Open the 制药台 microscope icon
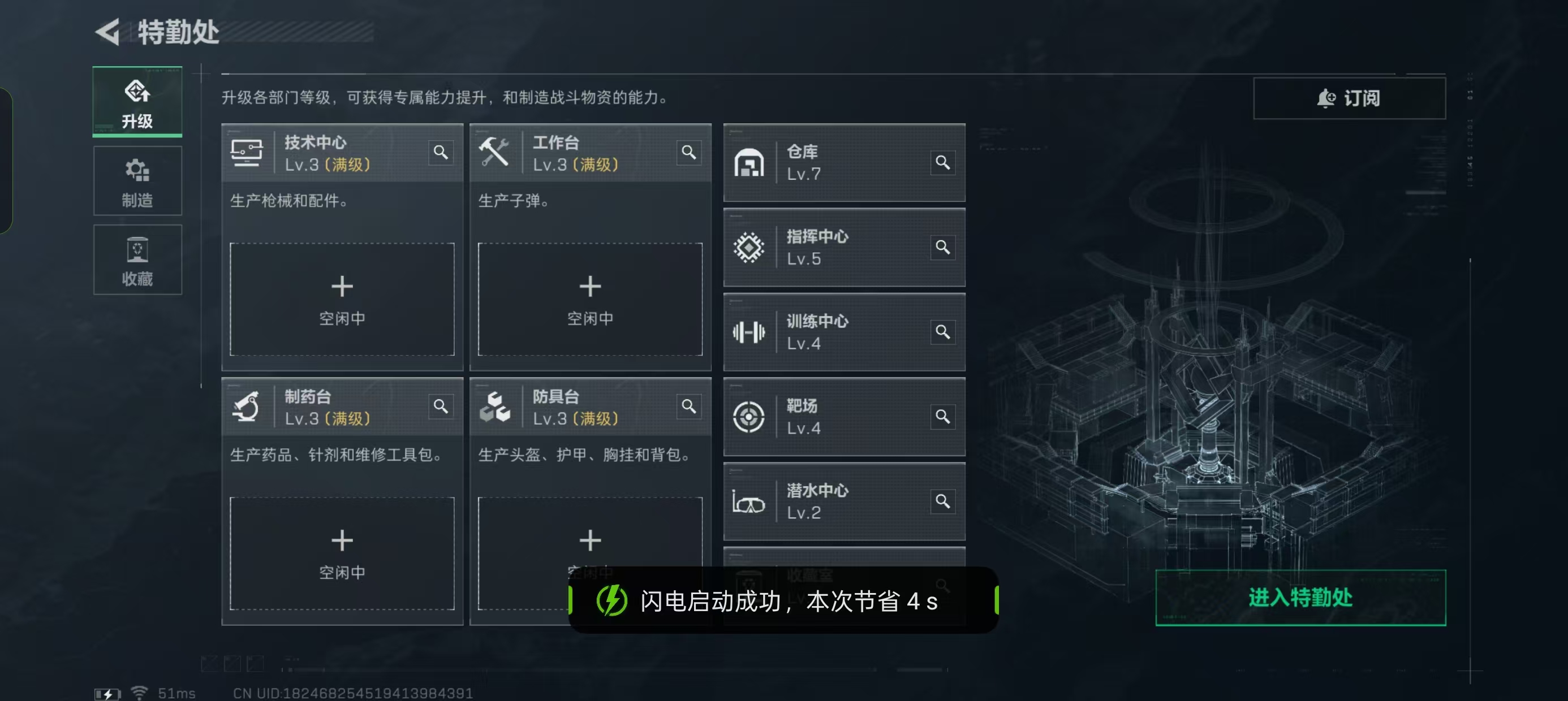 coord(248,406)
